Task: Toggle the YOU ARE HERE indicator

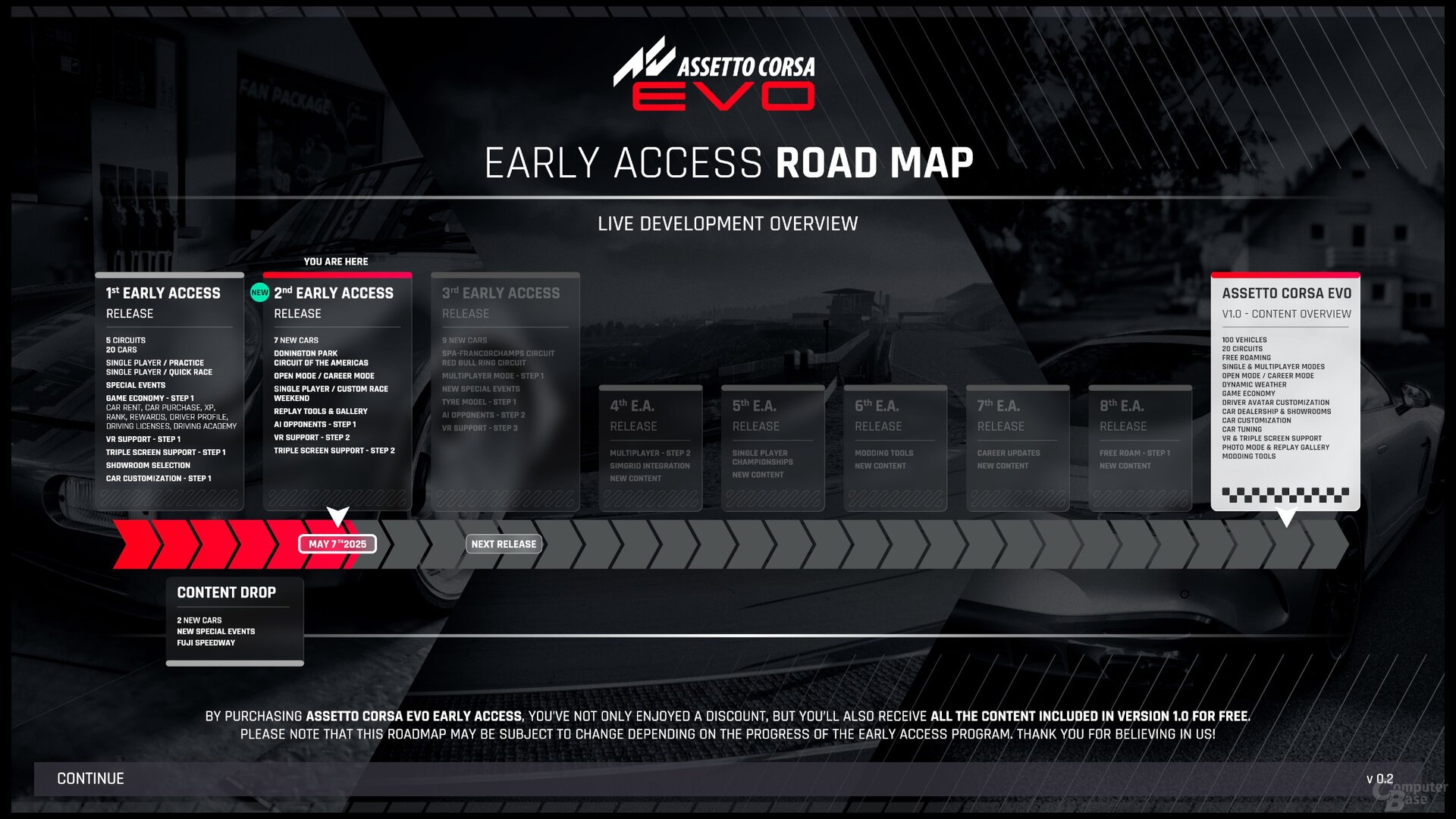Action: tap(336, 262)
